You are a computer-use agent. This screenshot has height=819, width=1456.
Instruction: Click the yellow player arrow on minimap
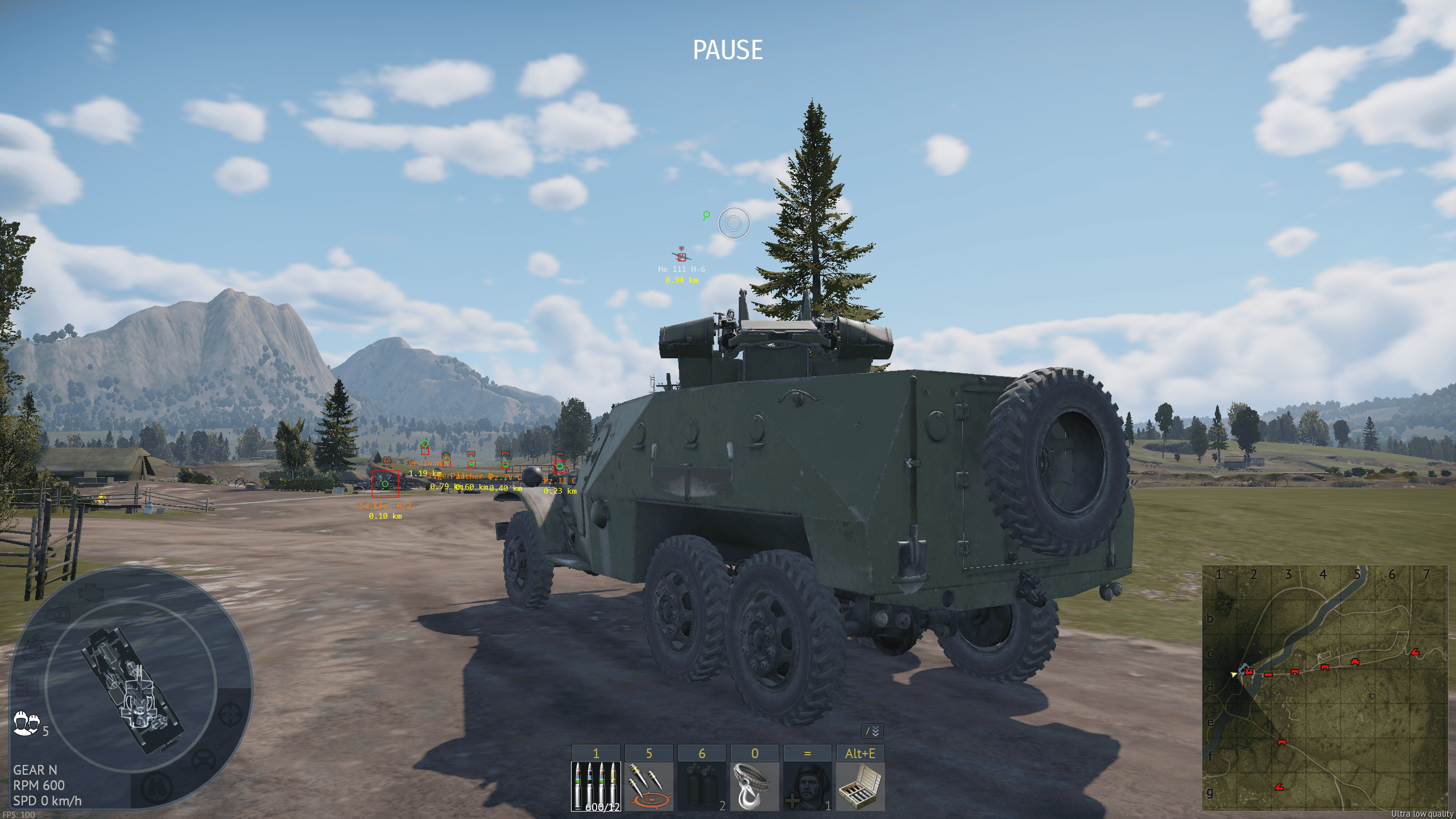1233,675
